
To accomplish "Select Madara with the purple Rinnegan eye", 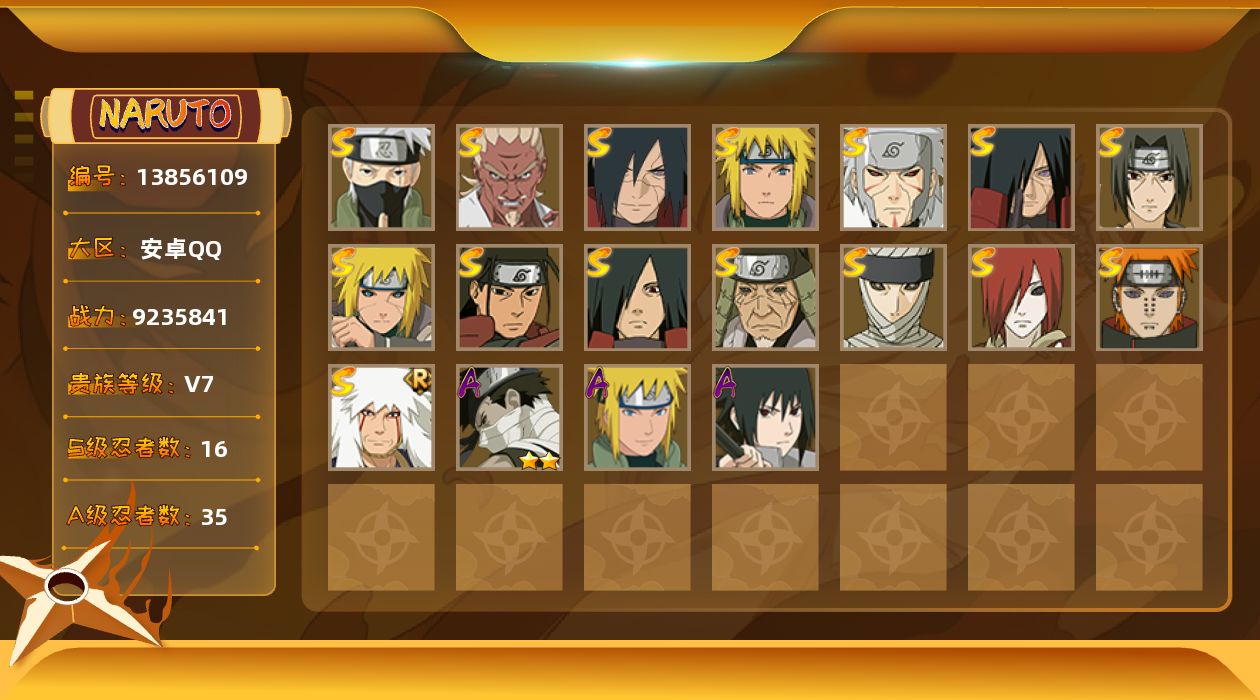I will click(x=1021, y=177).
